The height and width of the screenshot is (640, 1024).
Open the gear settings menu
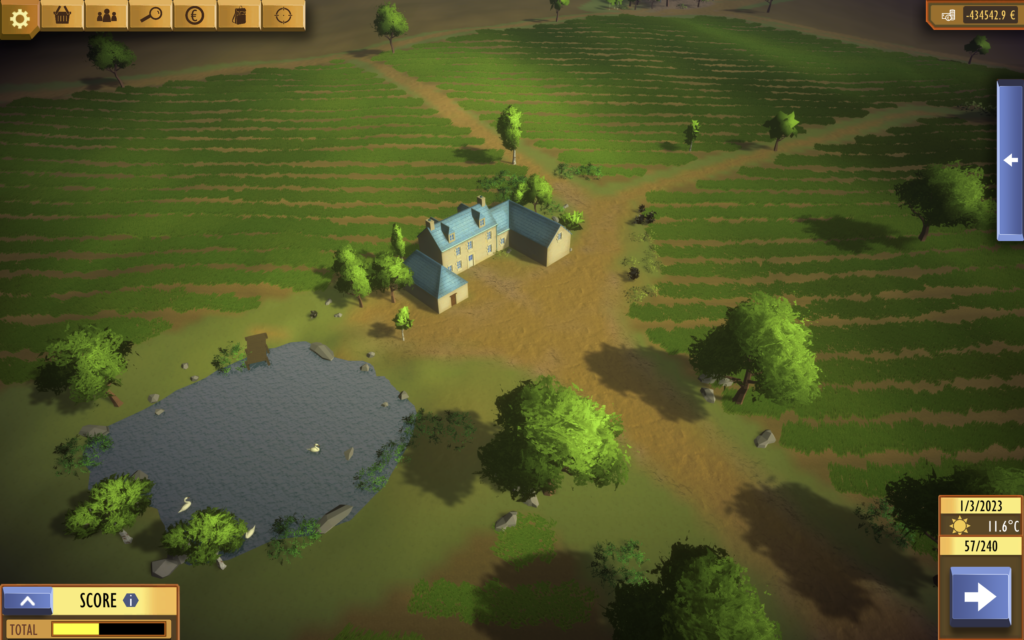[x=19, y=16]
